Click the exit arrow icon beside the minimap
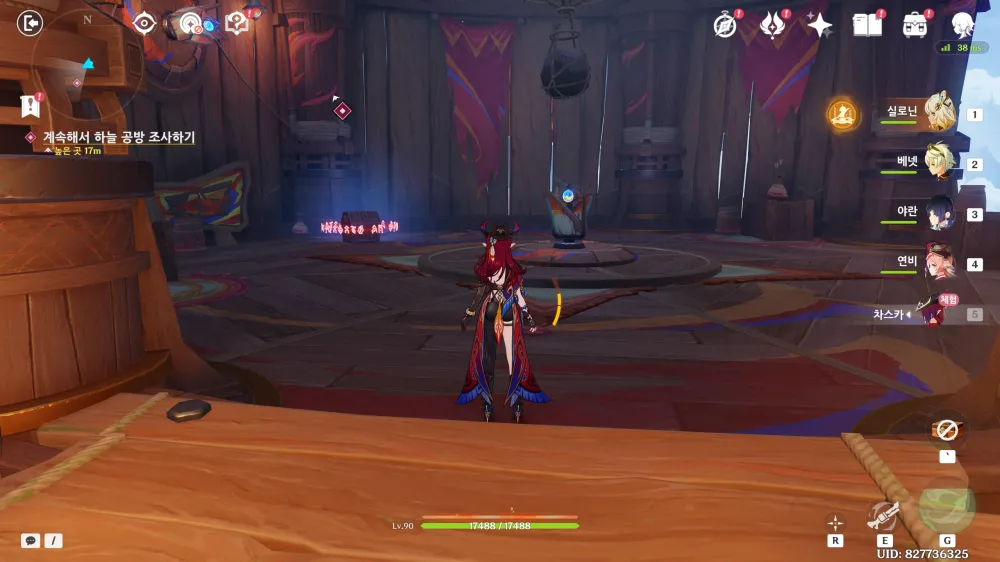This screenshot has height=562, width=1000. 31,22
